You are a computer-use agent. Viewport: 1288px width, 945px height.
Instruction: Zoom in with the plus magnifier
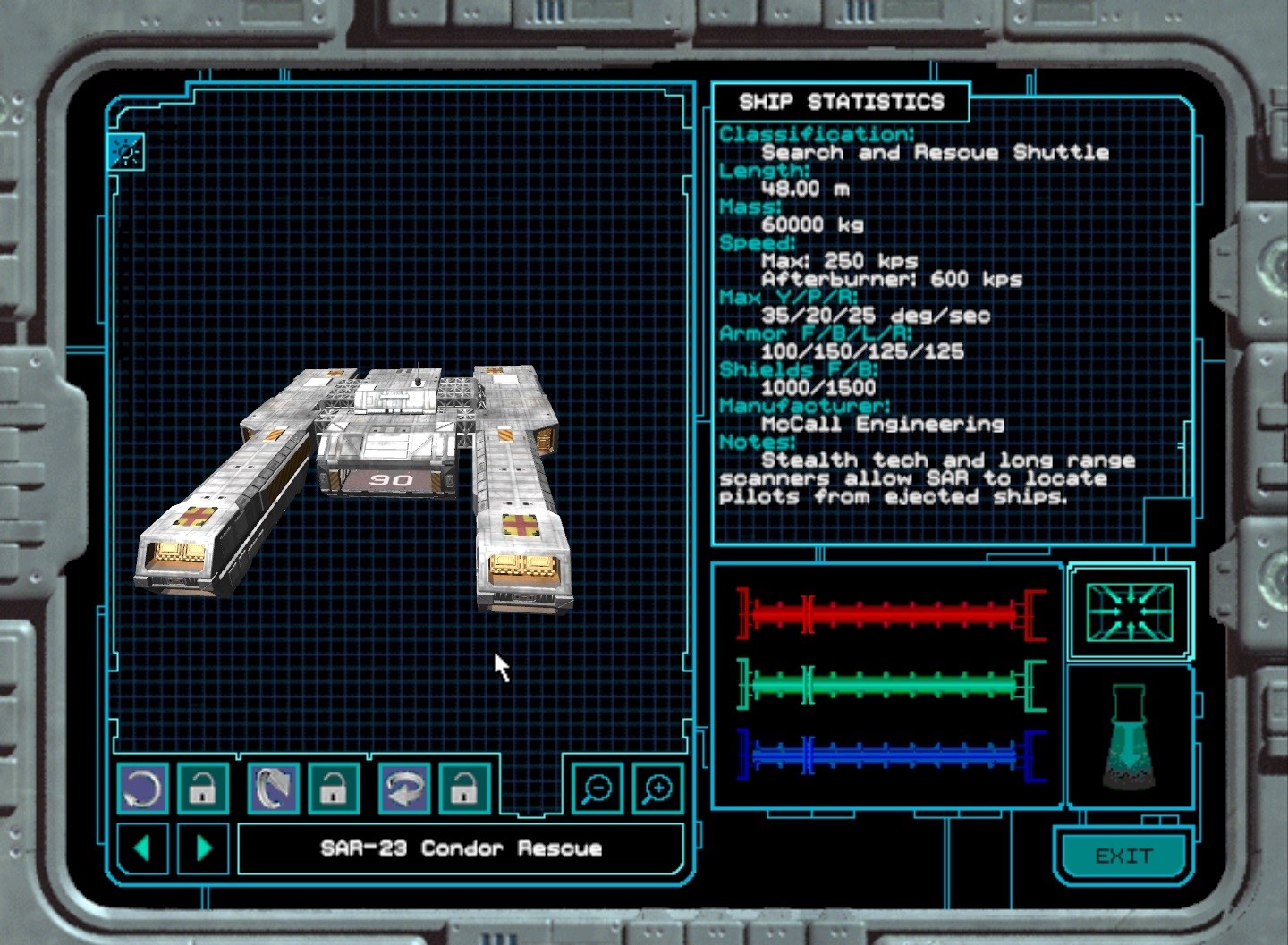tap(658, 788)
